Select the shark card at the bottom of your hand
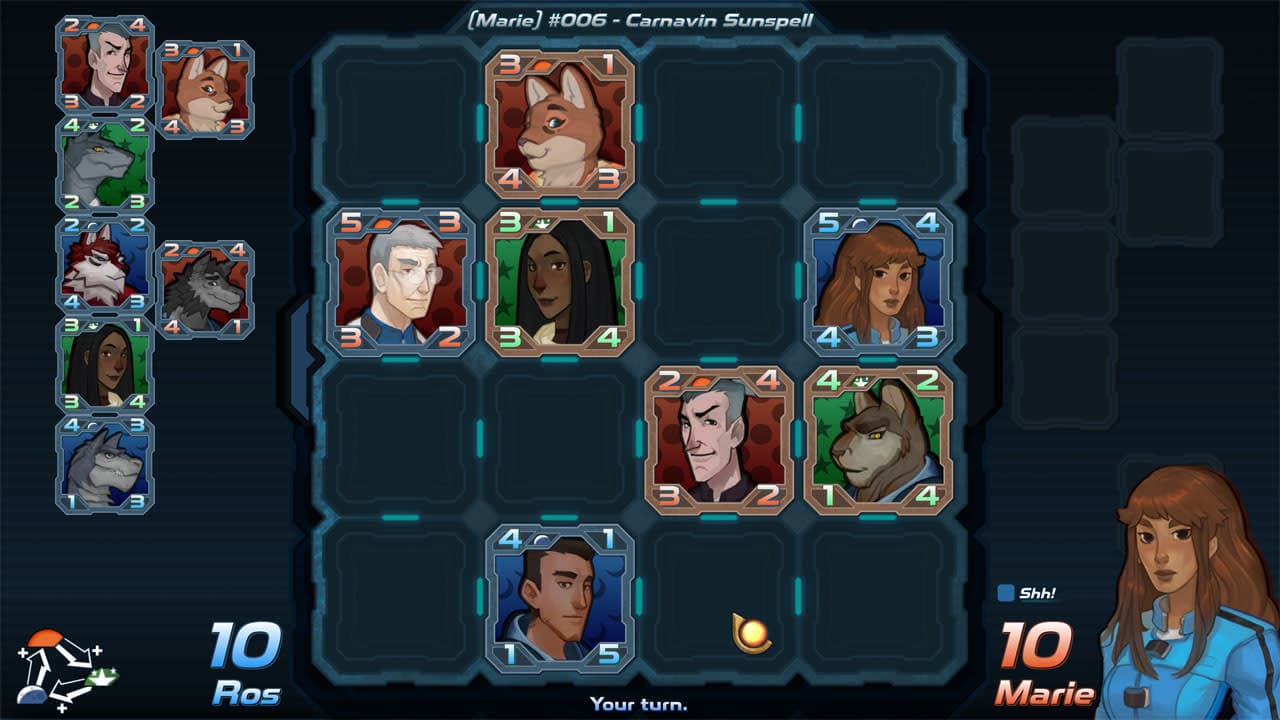 (103, 465)
